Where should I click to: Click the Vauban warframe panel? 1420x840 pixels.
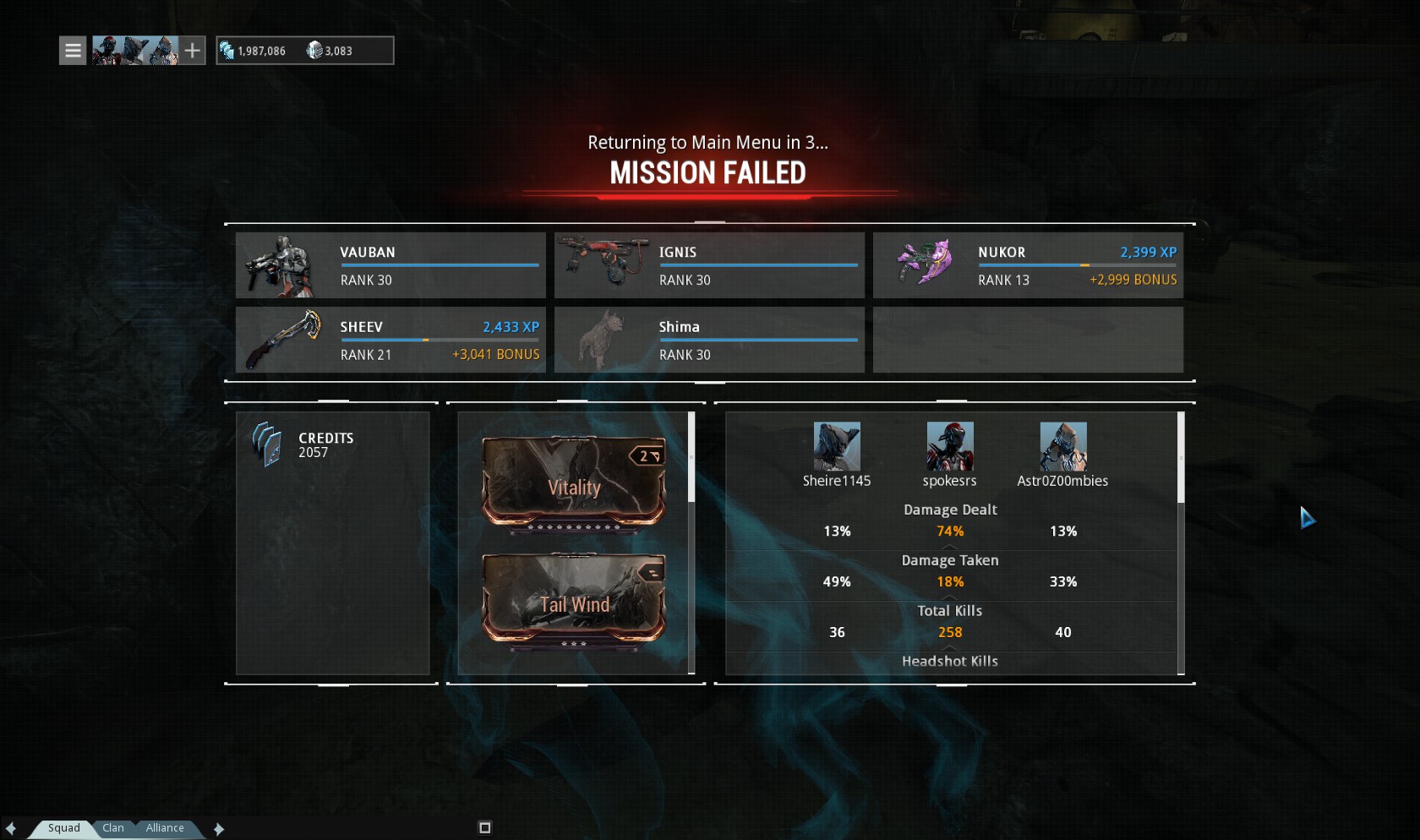[390, 265]
